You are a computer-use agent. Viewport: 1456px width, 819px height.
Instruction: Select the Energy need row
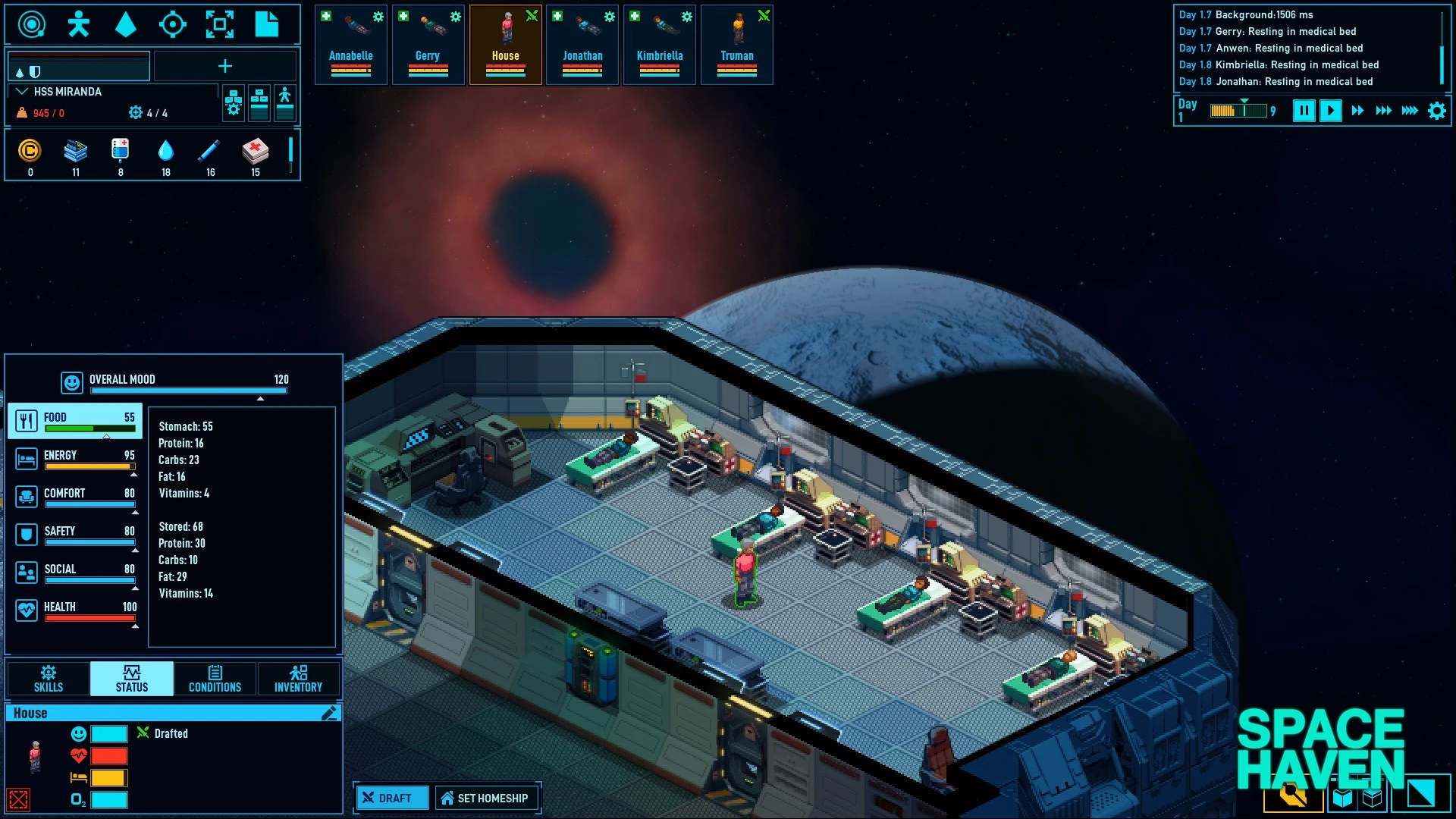click(x=75, y=459)
